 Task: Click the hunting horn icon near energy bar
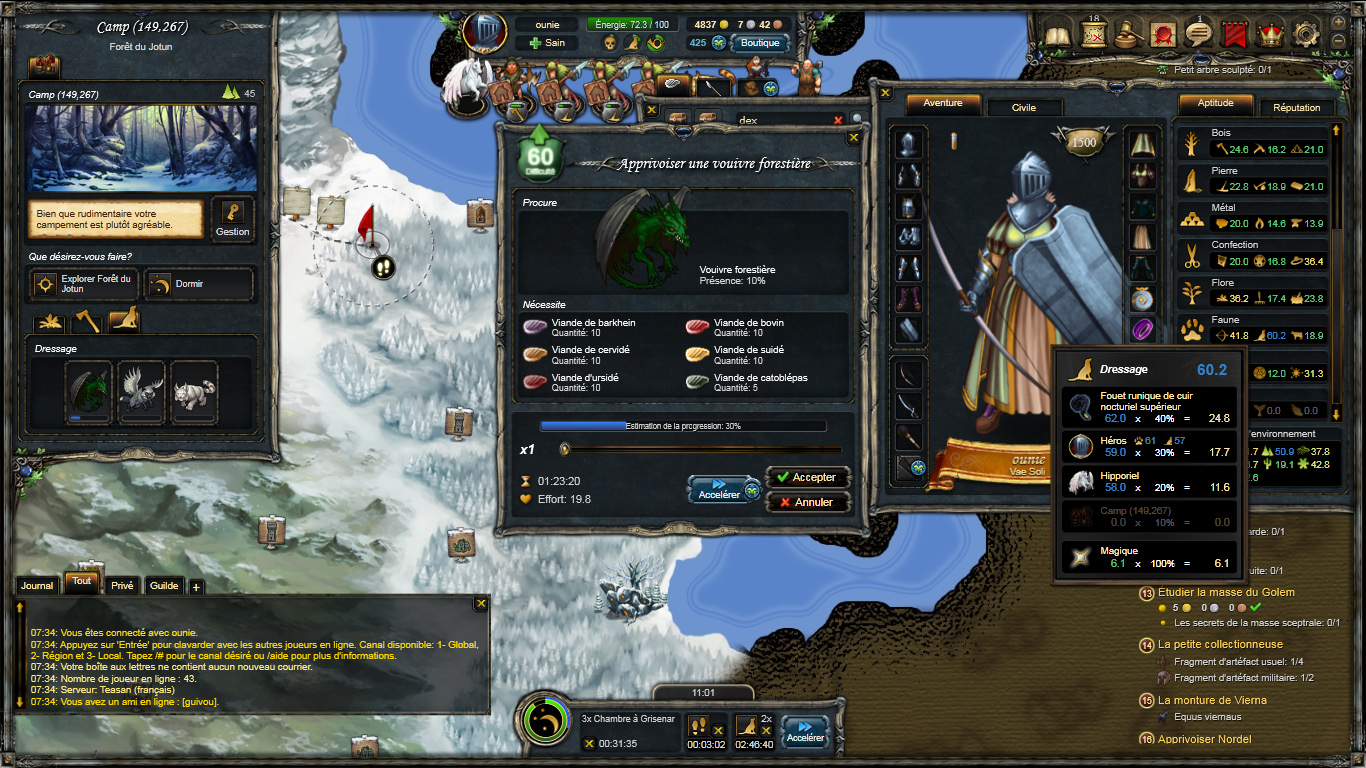click(656, 43)
